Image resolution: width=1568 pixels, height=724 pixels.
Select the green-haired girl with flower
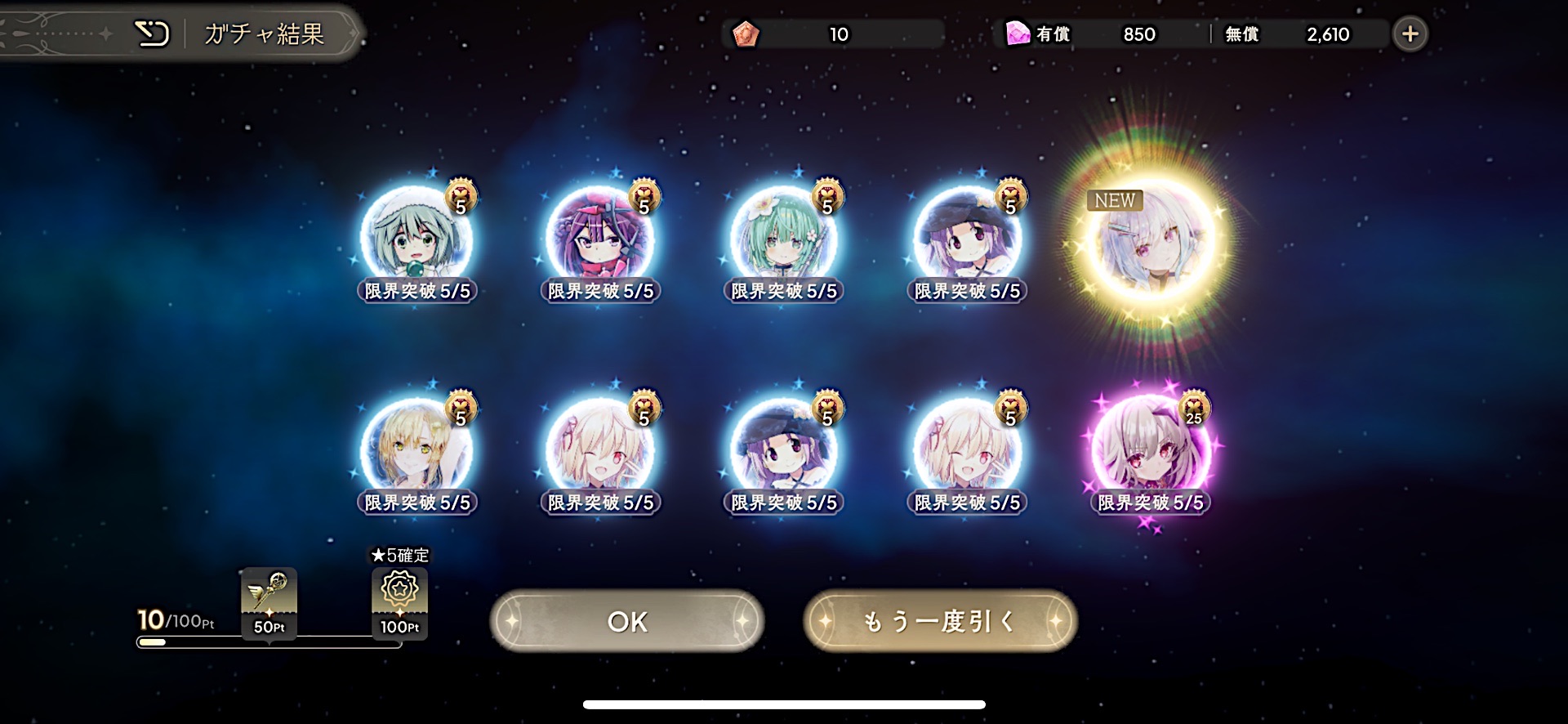[x=783, y=239]
